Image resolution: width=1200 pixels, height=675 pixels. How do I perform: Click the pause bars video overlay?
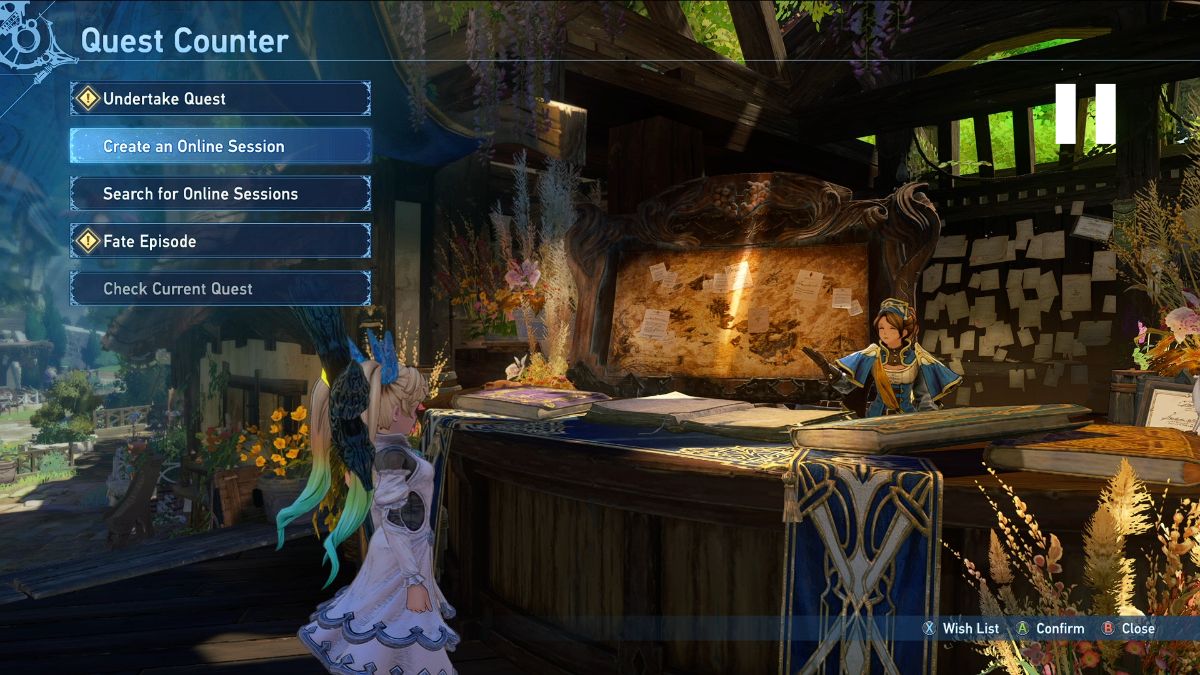(x=1085, y=114)
